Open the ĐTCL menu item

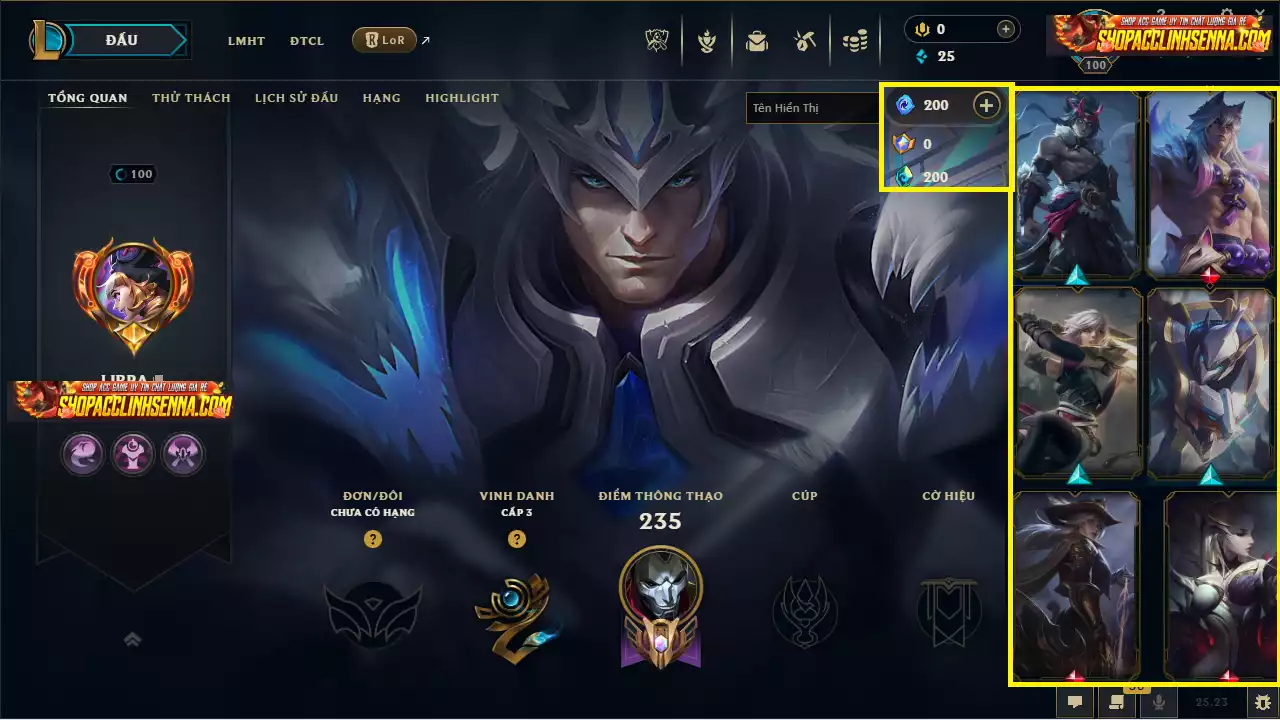pyautogui.click(x=307, y=41)
